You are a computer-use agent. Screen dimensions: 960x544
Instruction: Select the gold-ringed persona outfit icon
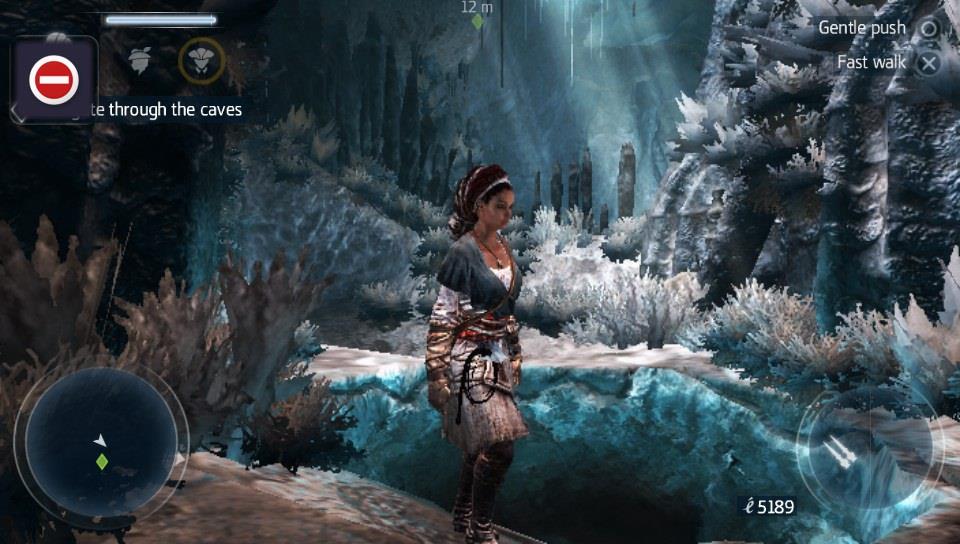click(x=201, y=60)
